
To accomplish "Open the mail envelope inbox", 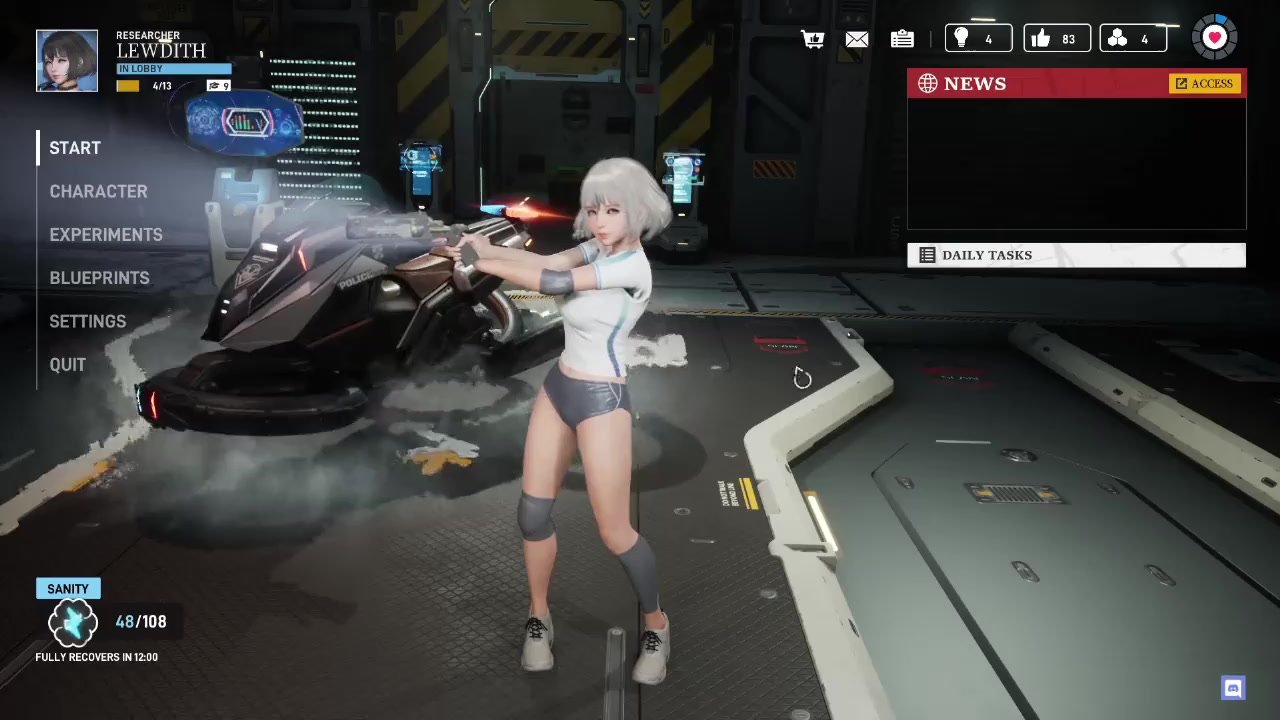I will coord(857,39).
